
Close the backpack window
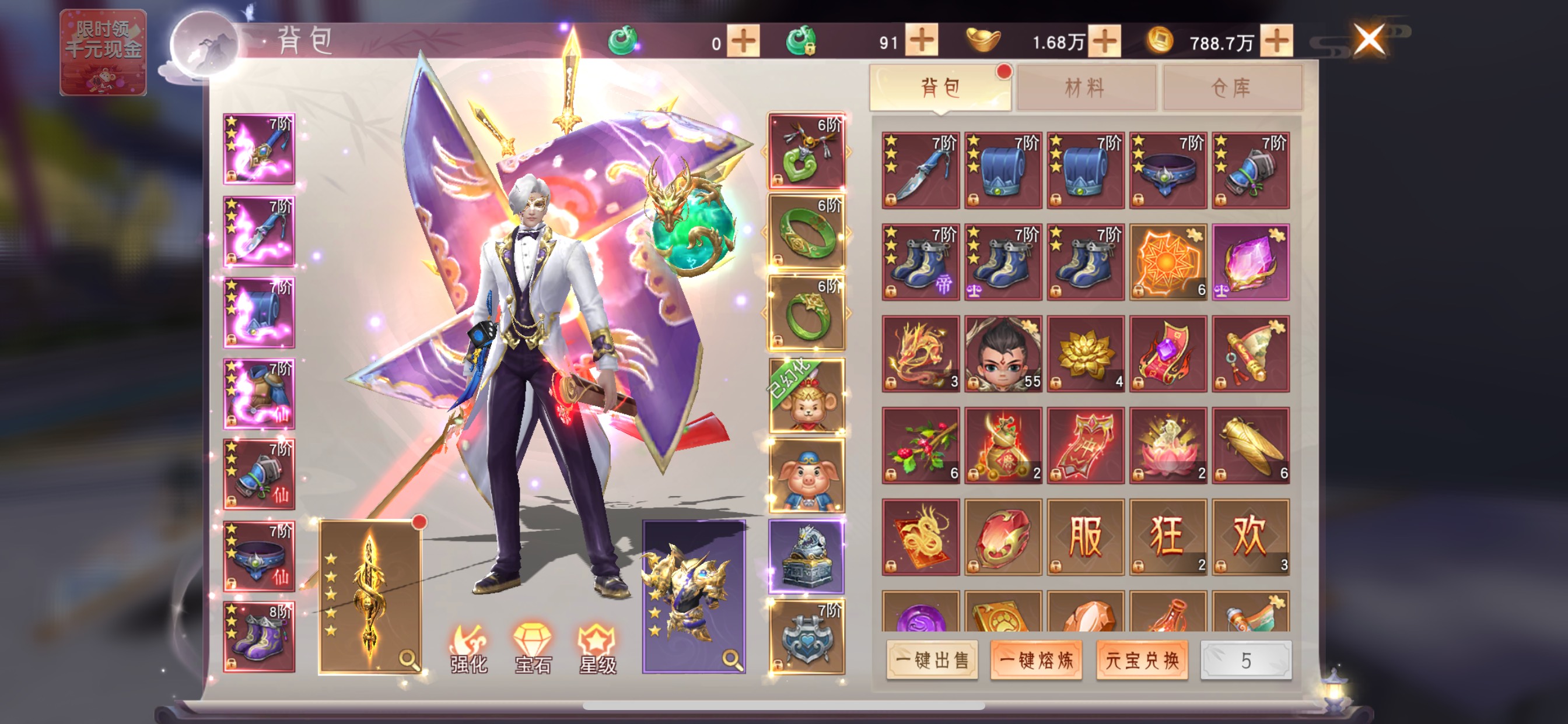[1369, 40]
